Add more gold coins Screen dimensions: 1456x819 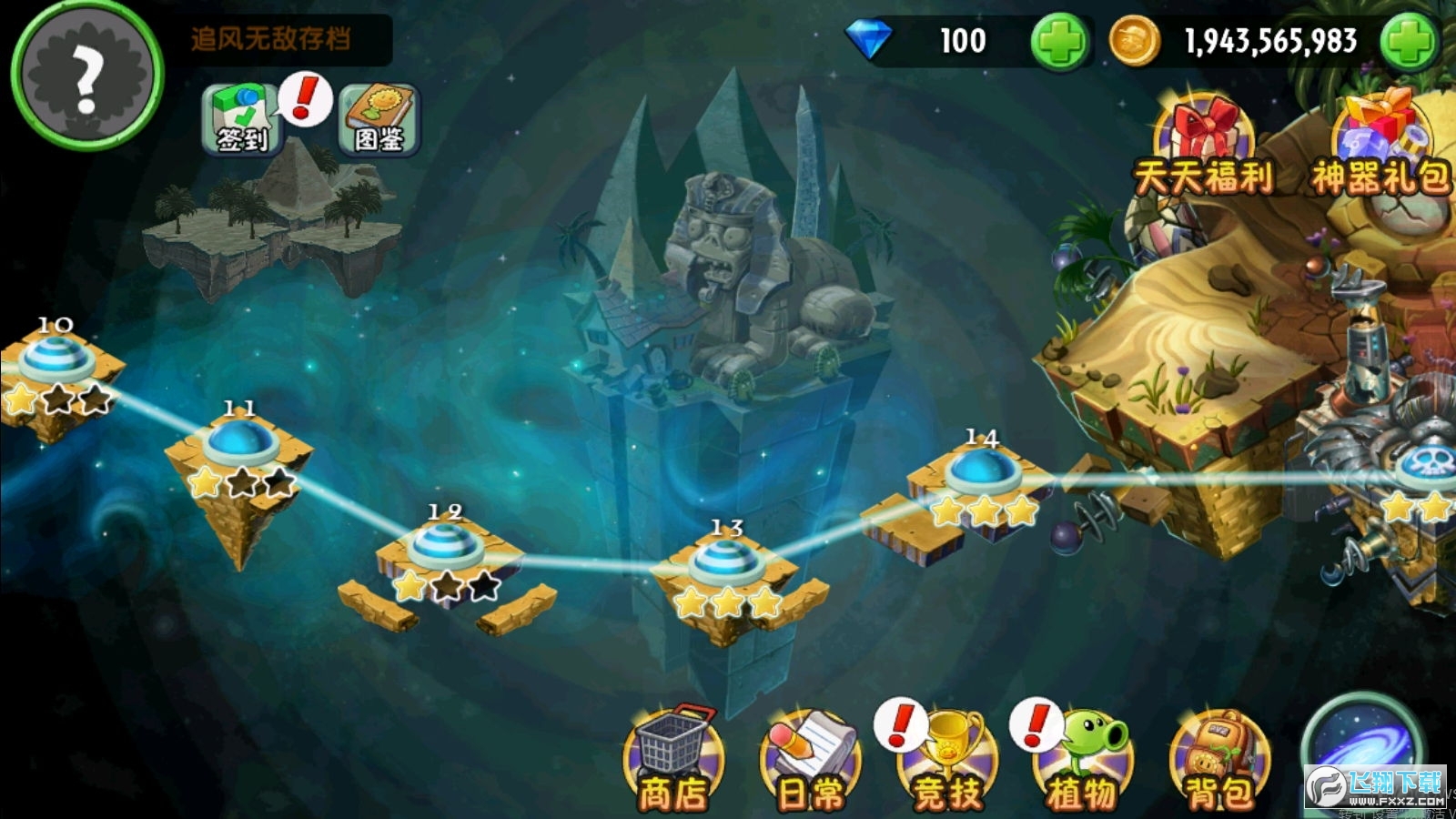(1409, 41)
